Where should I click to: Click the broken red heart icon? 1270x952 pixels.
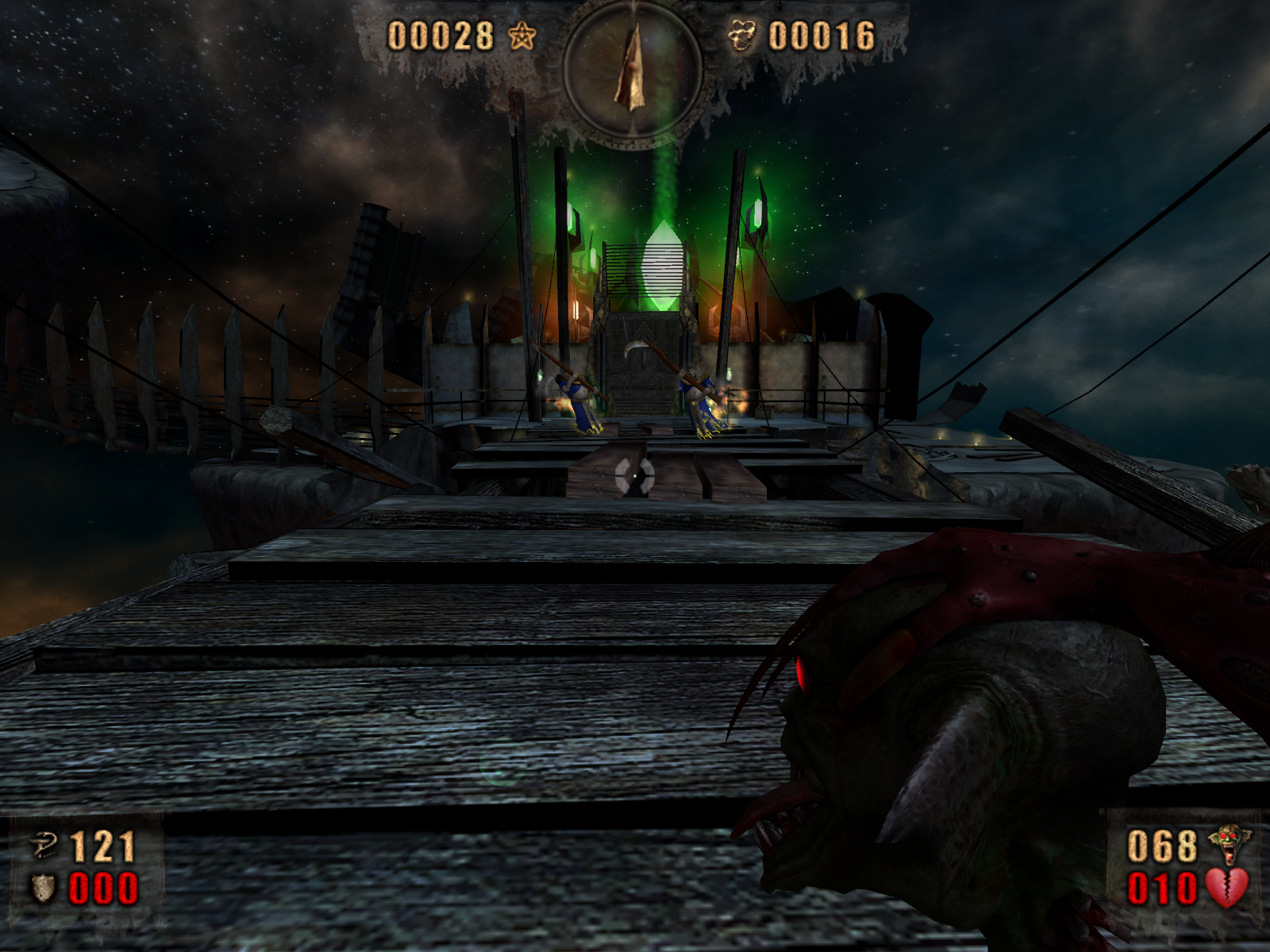1227,888
